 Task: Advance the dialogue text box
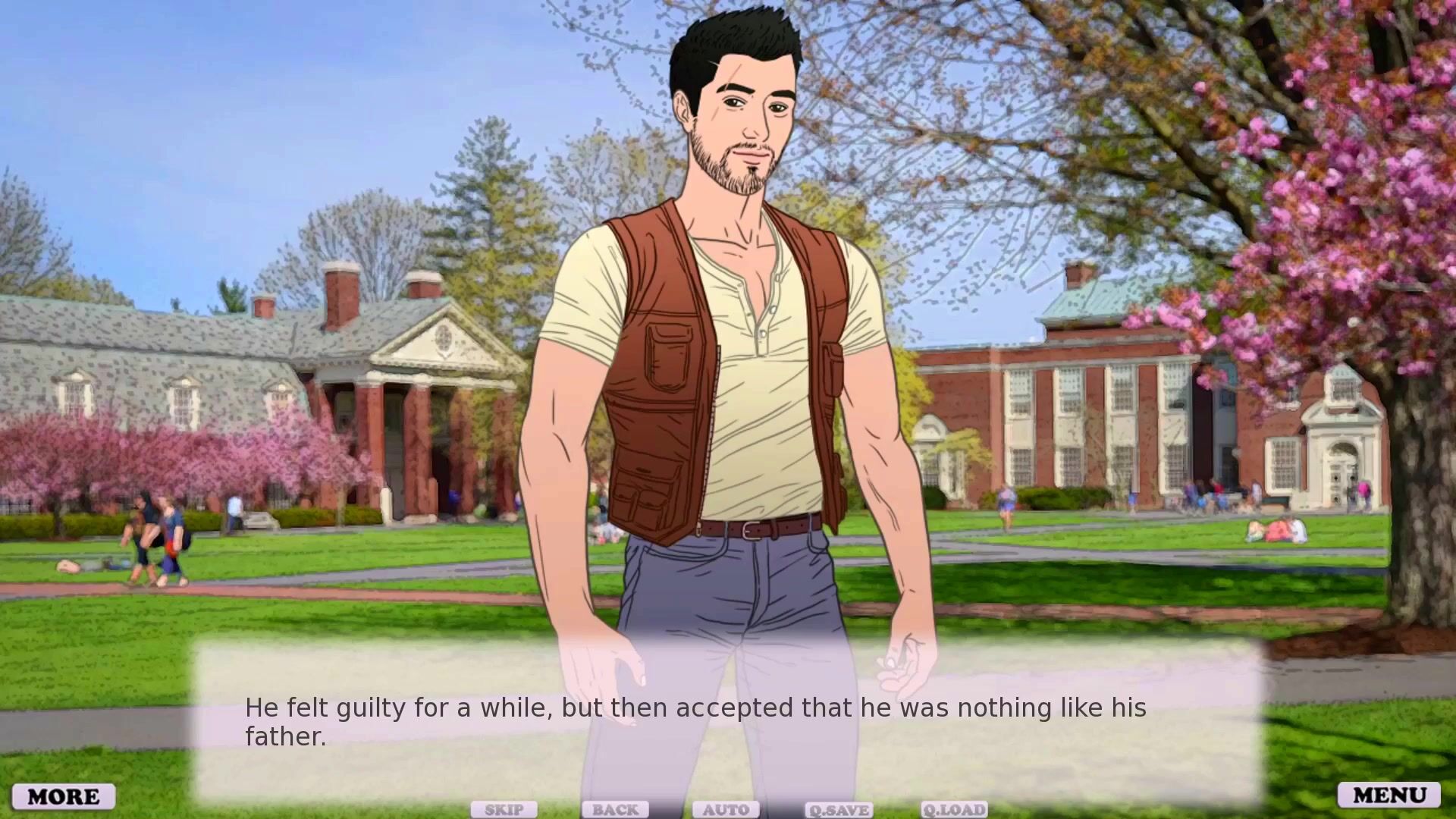tap(728, 720)
